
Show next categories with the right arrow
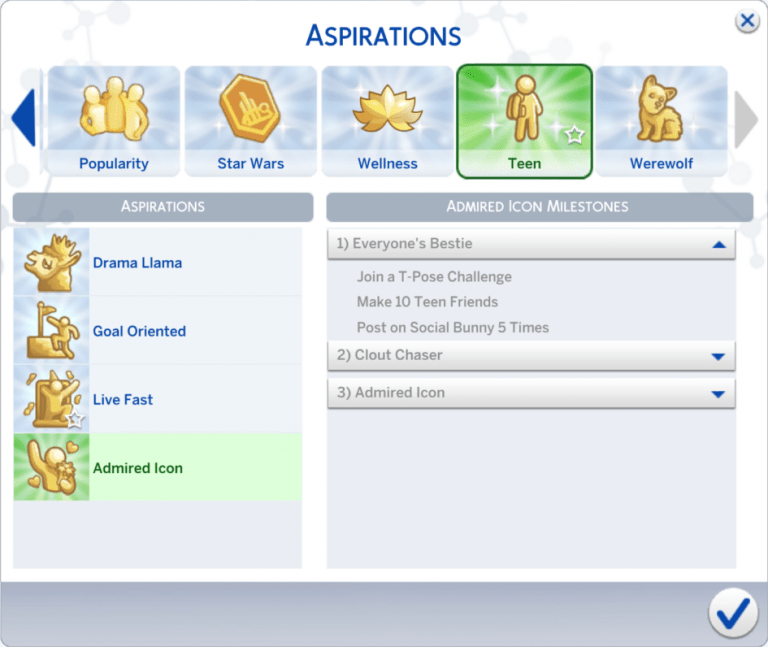click(746, 118)
